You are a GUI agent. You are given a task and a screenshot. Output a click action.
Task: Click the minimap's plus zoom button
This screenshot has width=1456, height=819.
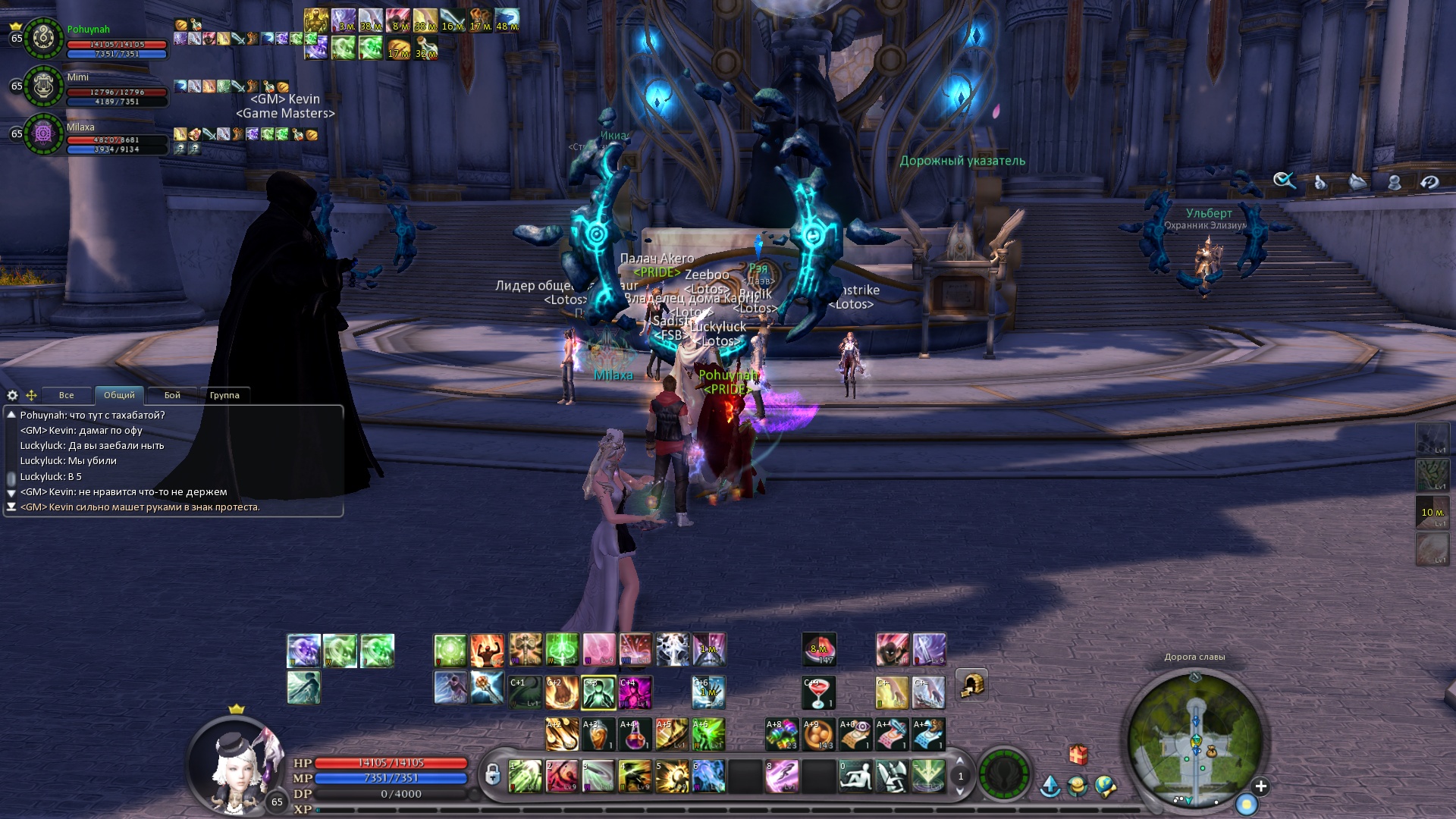tap(1261, 786)
